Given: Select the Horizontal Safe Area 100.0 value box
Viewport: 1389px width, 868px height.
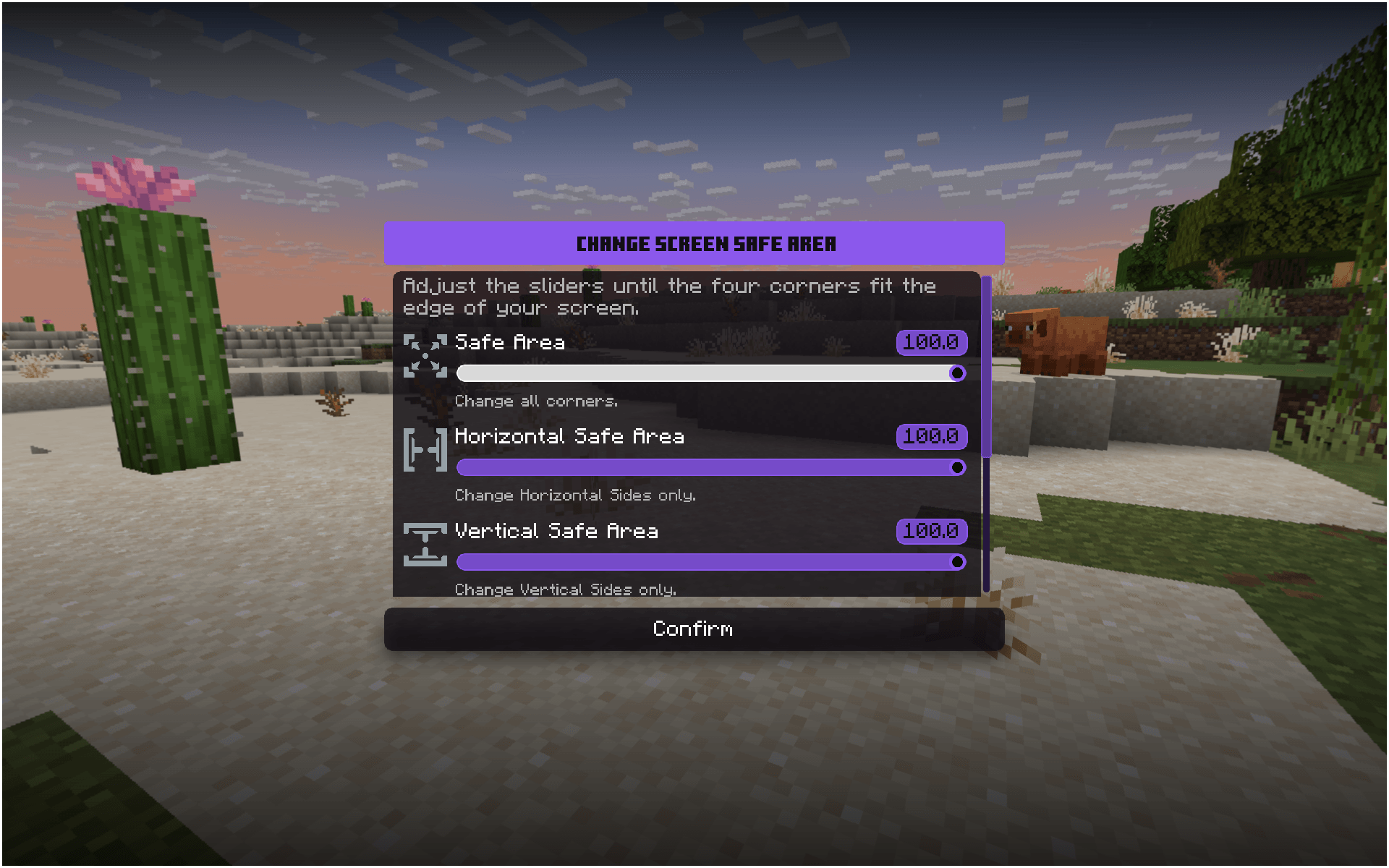Looking at the screenshot, I should (x=931, y=436).
